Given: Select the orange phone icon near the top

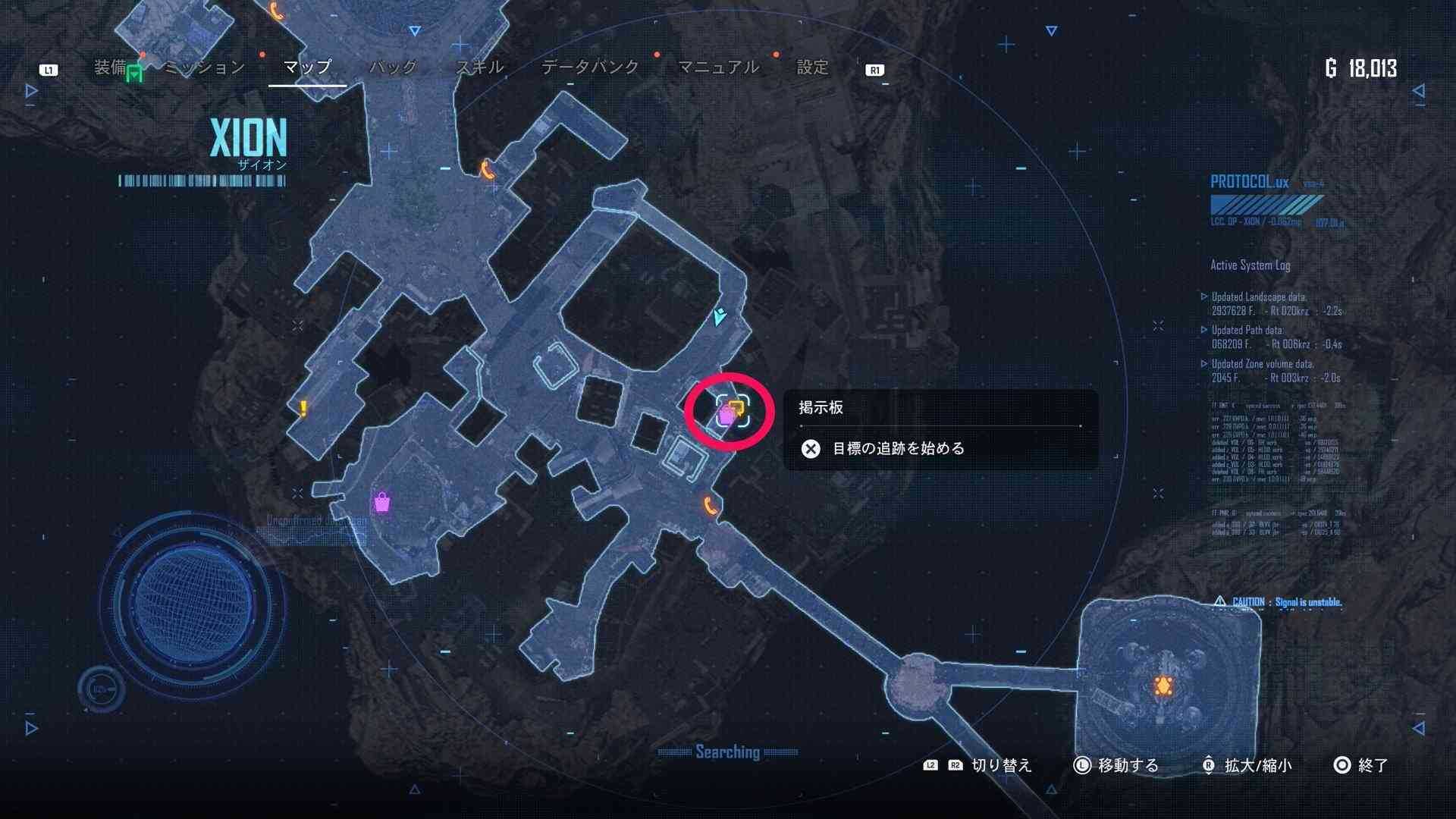Looking at the screenshot, I should coord(486,170).
